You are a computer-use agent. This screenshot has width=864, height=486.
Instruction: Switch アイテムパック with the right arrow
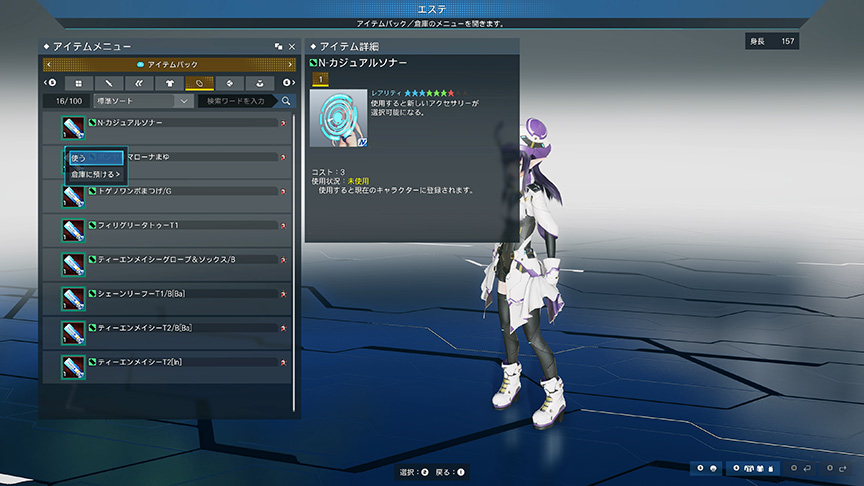click(x=290, y=65)
